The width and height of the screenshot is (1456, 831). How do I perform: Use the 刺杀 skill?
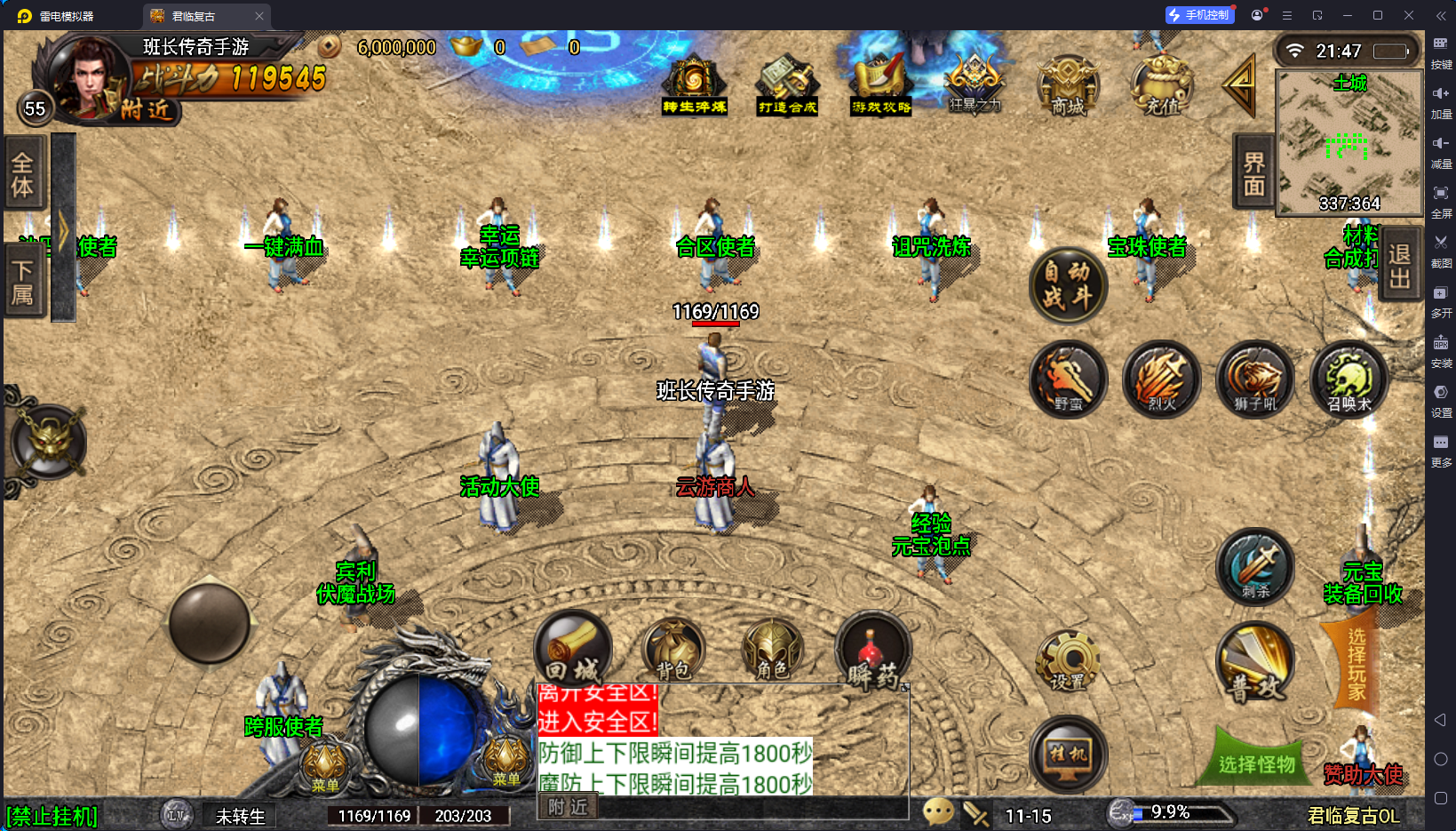[1254, 568]
